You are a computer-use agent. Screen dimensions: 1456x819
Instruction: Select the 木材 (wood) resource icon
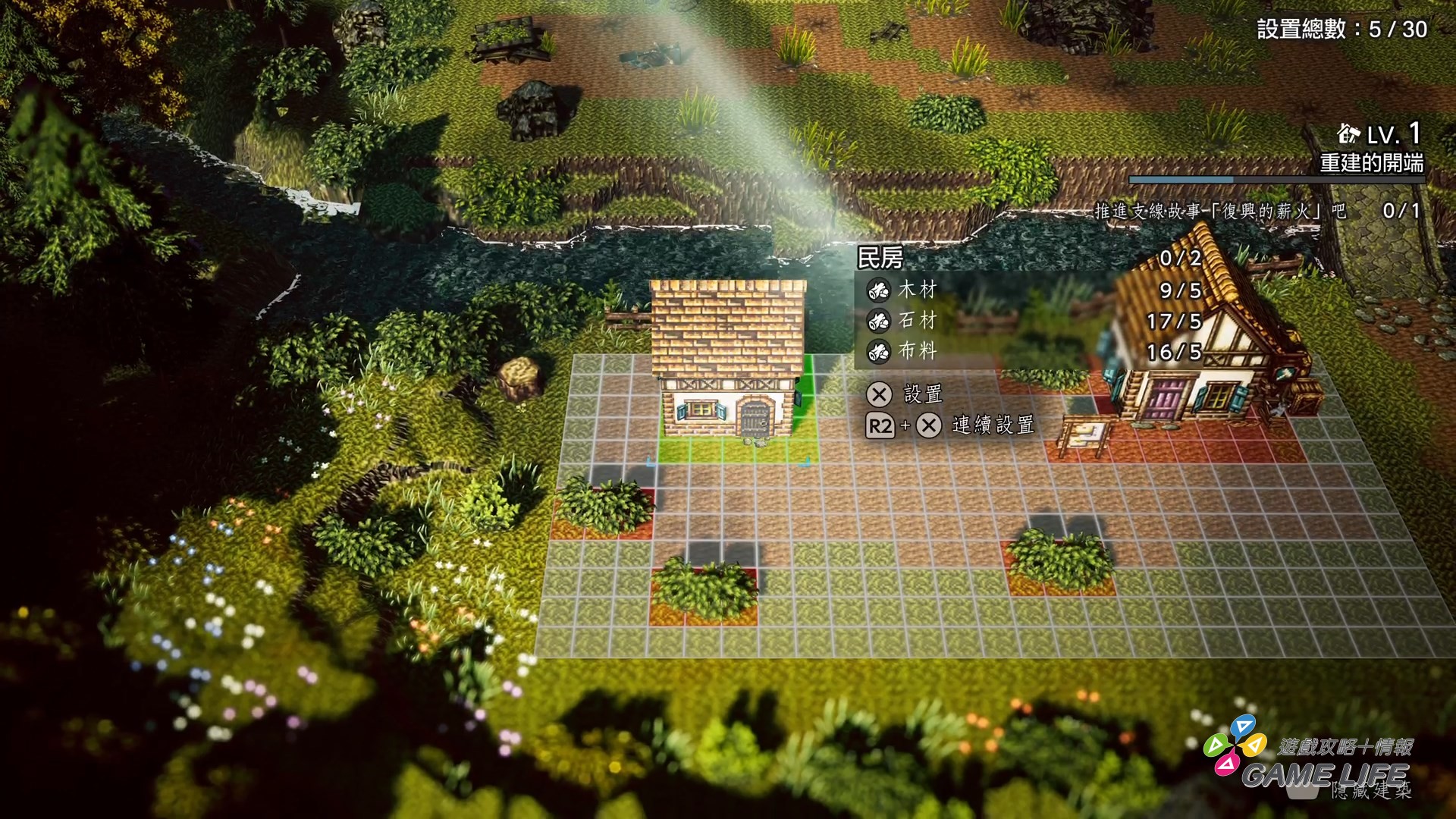tap(878, 291)
